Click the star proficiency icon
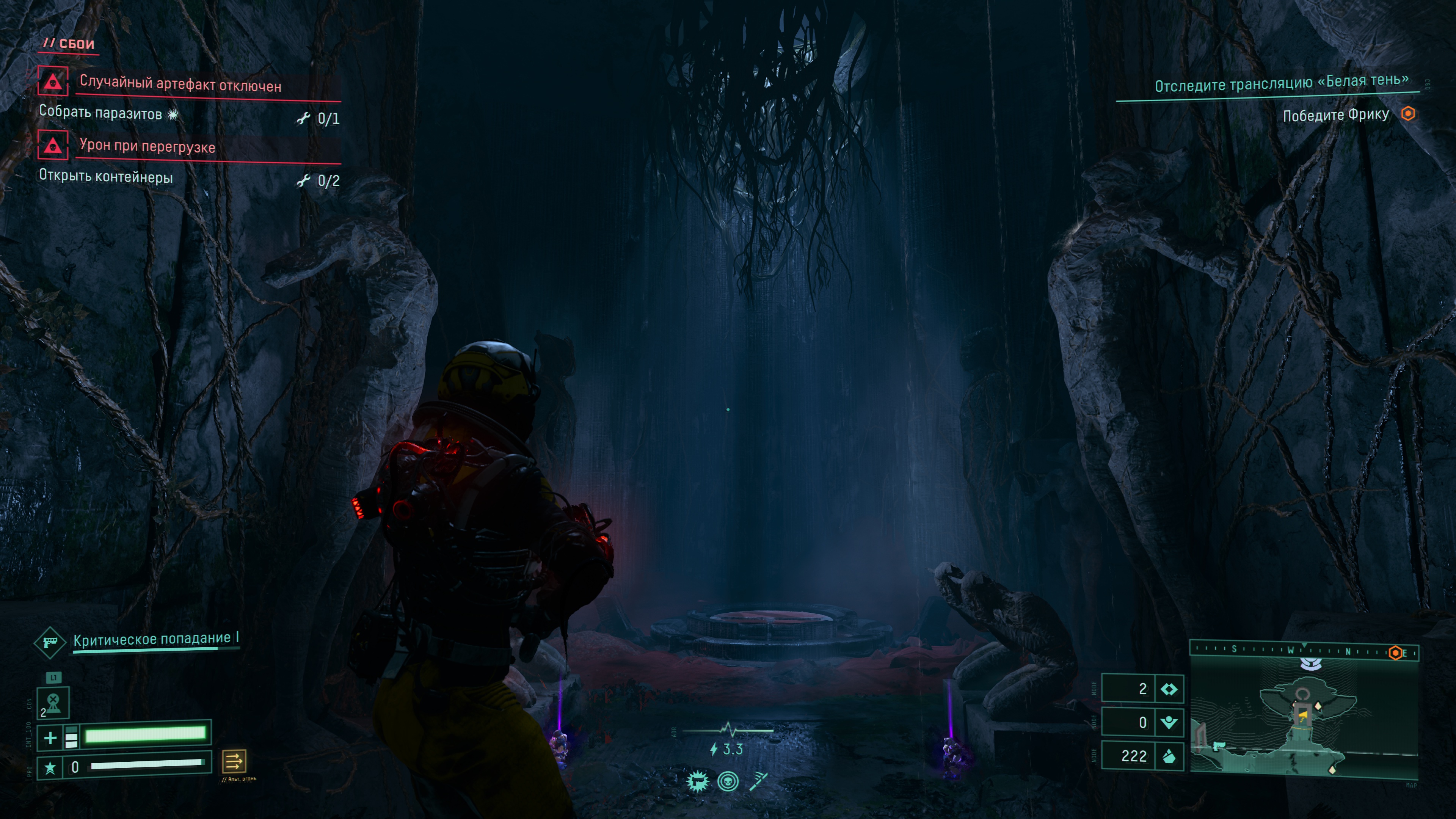This screenshot has width=1456, height=819. coord(50,767)
